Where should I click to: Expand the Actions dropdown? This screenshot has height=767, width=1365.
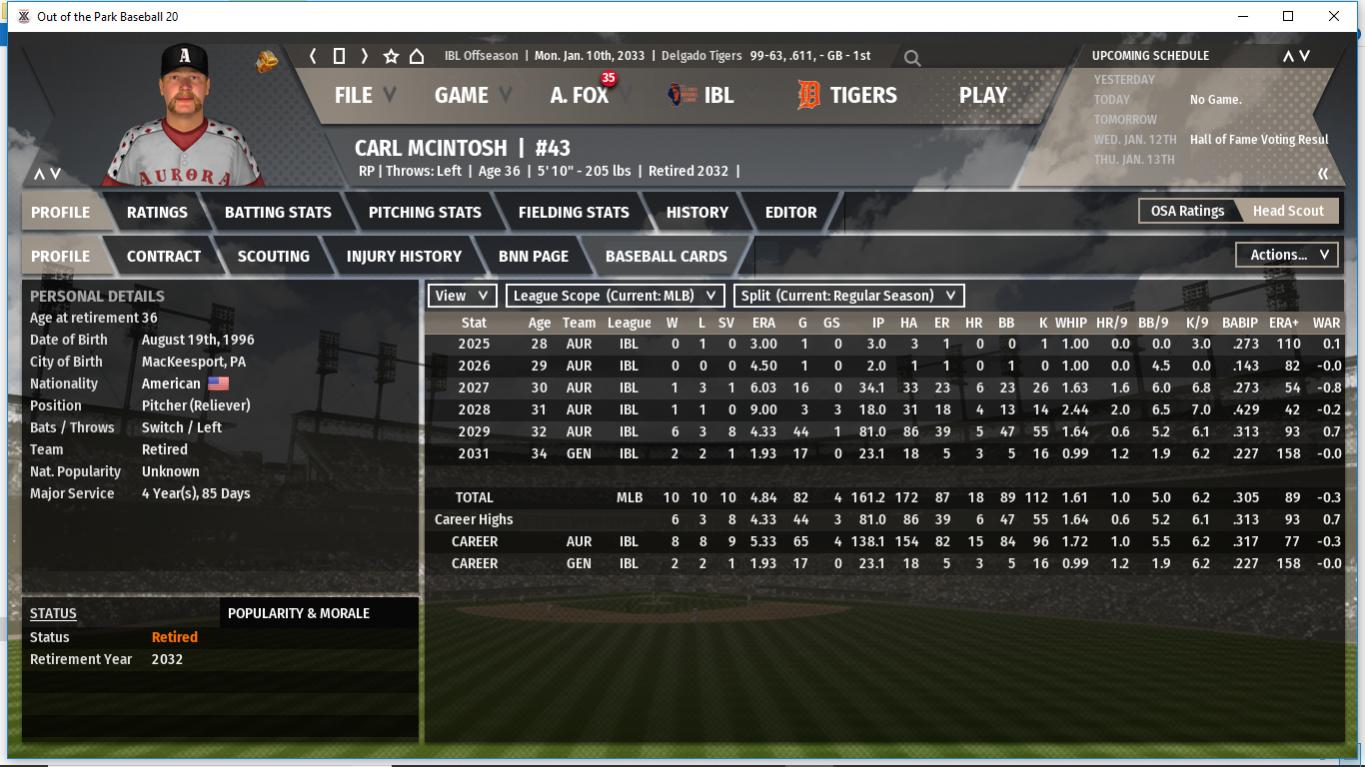[x=1288, y=255]
